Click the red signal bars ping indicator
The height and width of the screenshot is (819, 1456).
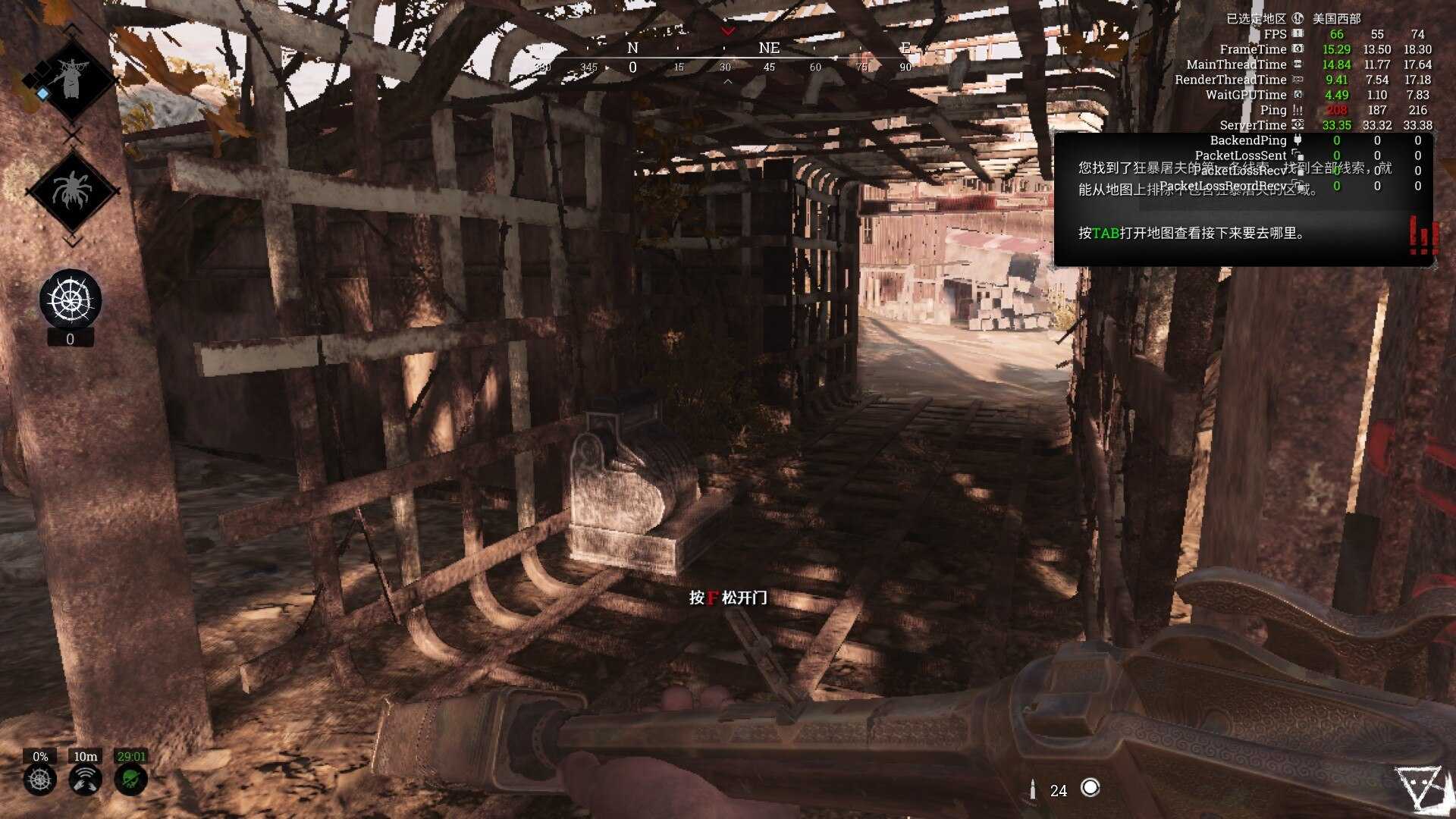[x=1423, y=236]
